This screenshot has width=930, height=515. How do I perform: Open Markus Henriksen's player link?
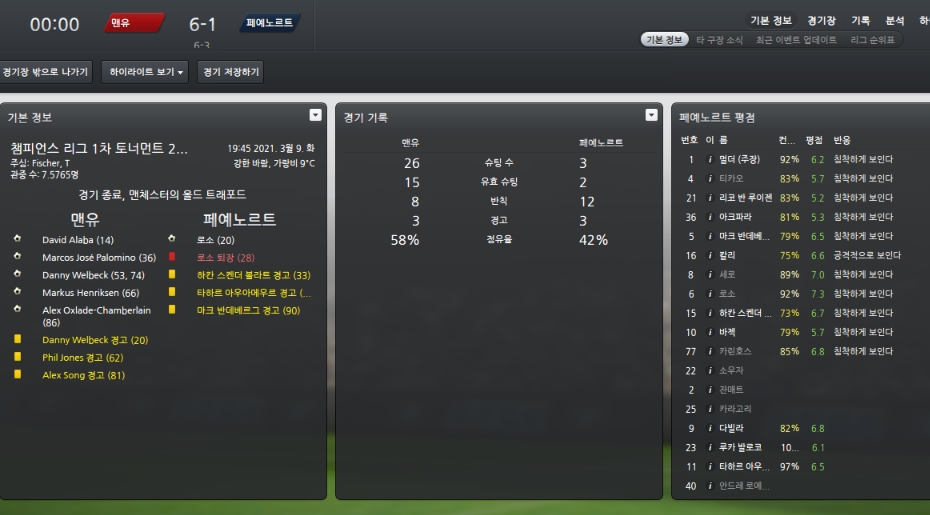tap(89, 292)
